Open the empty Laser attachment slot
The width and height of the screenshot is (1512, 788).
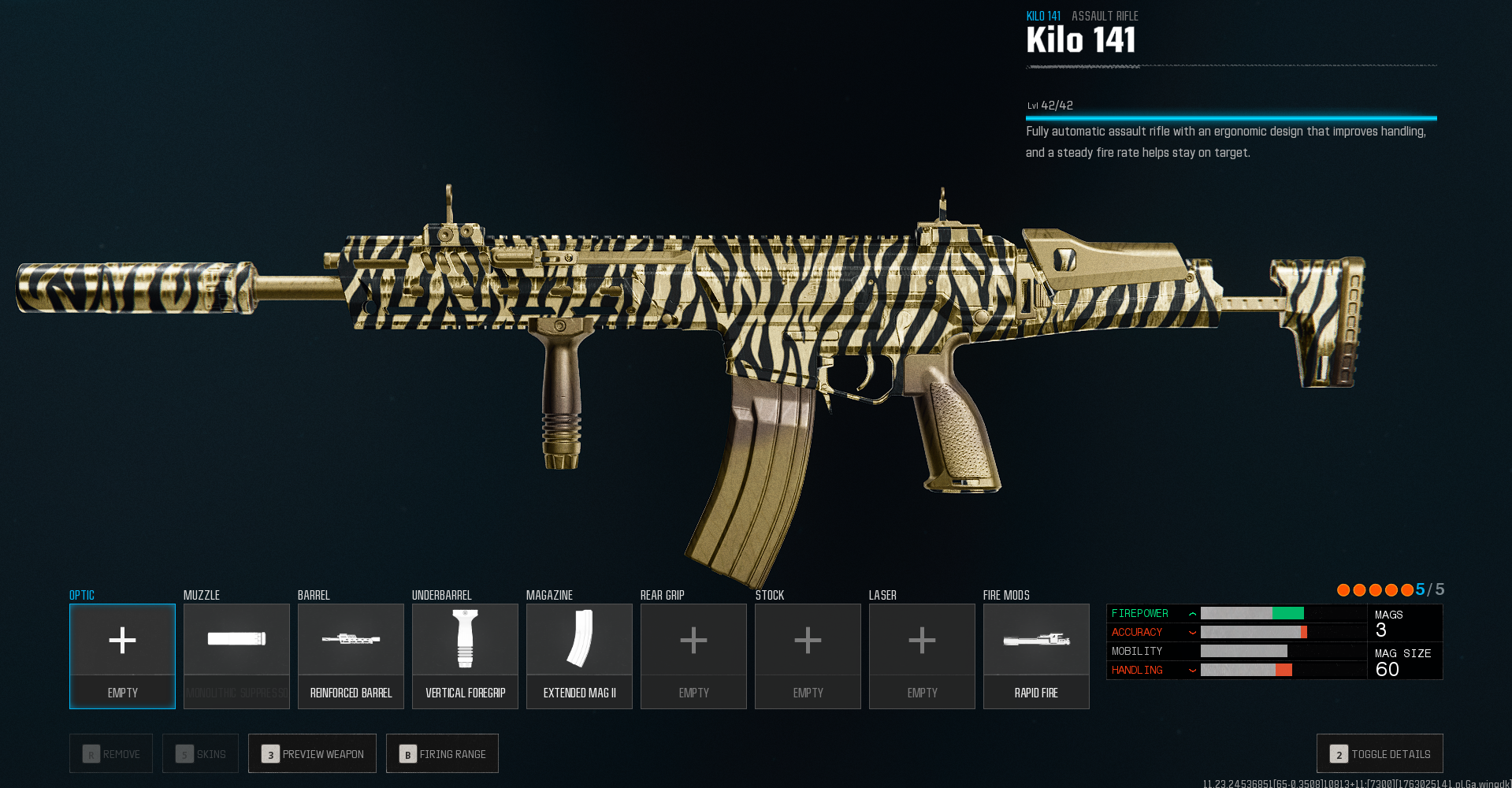tap(922, 656)
